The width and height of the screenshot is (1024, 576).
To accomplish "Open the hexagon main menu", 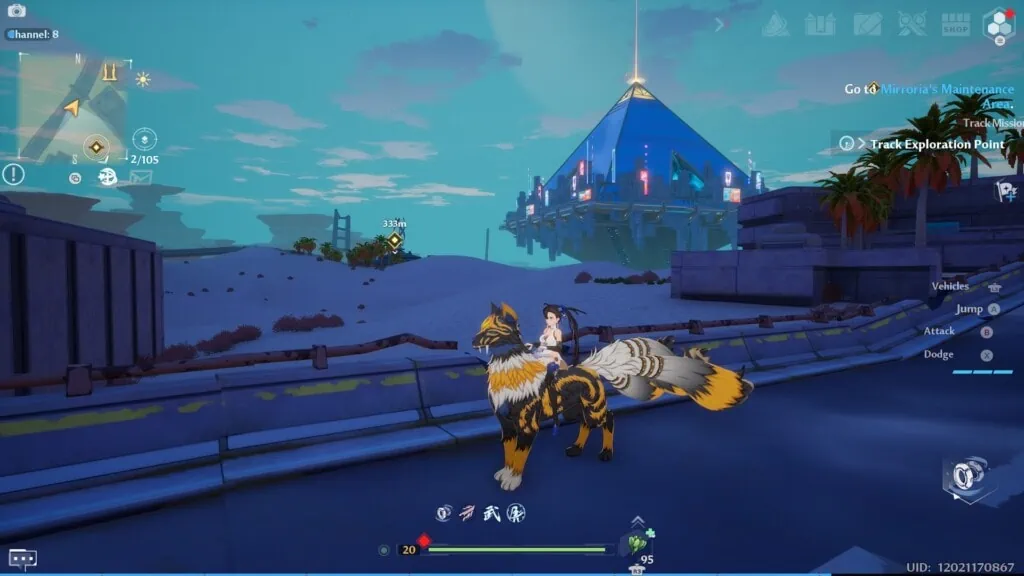I will [998, 25].
